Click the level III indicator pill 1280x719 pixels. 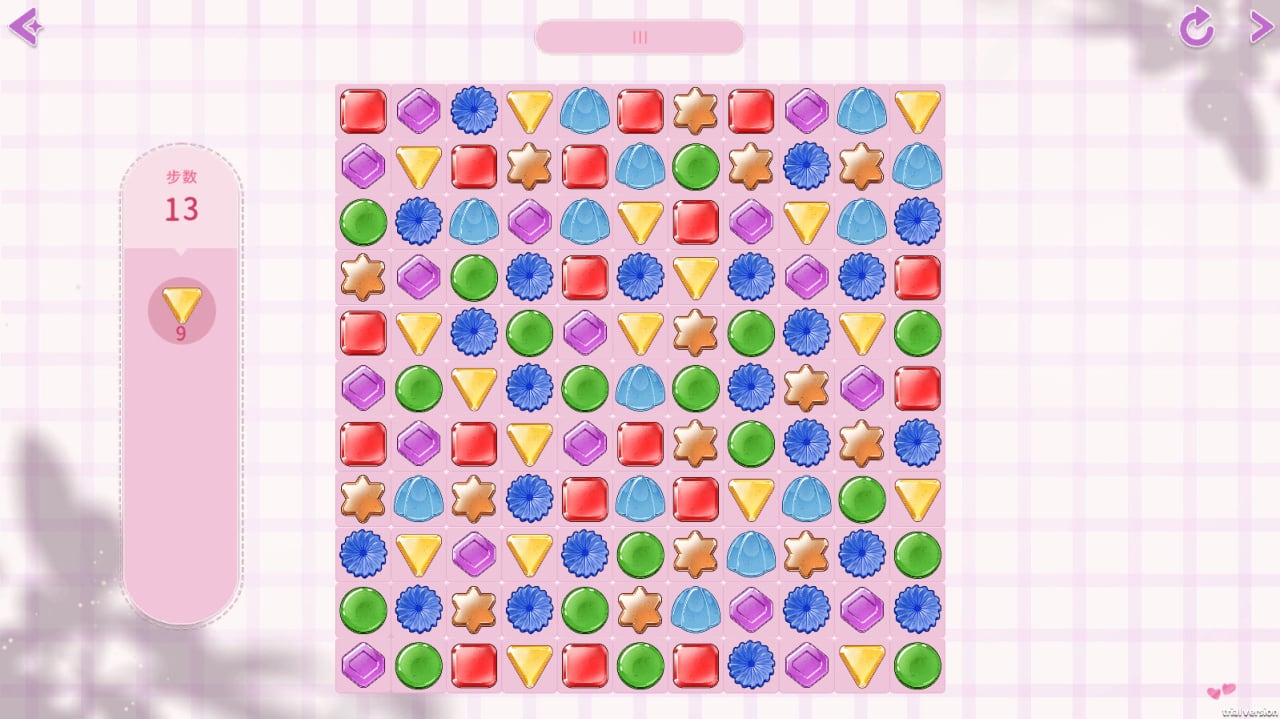pyautogui.click(x=640, y=37)
